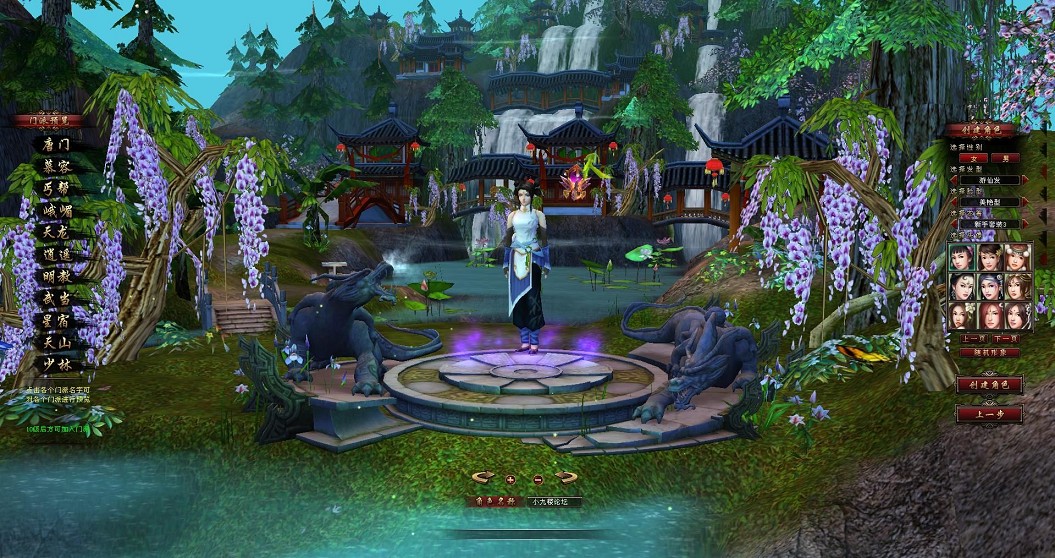
Task: Choose the 明教 sect entry
Action: (56, 276)
